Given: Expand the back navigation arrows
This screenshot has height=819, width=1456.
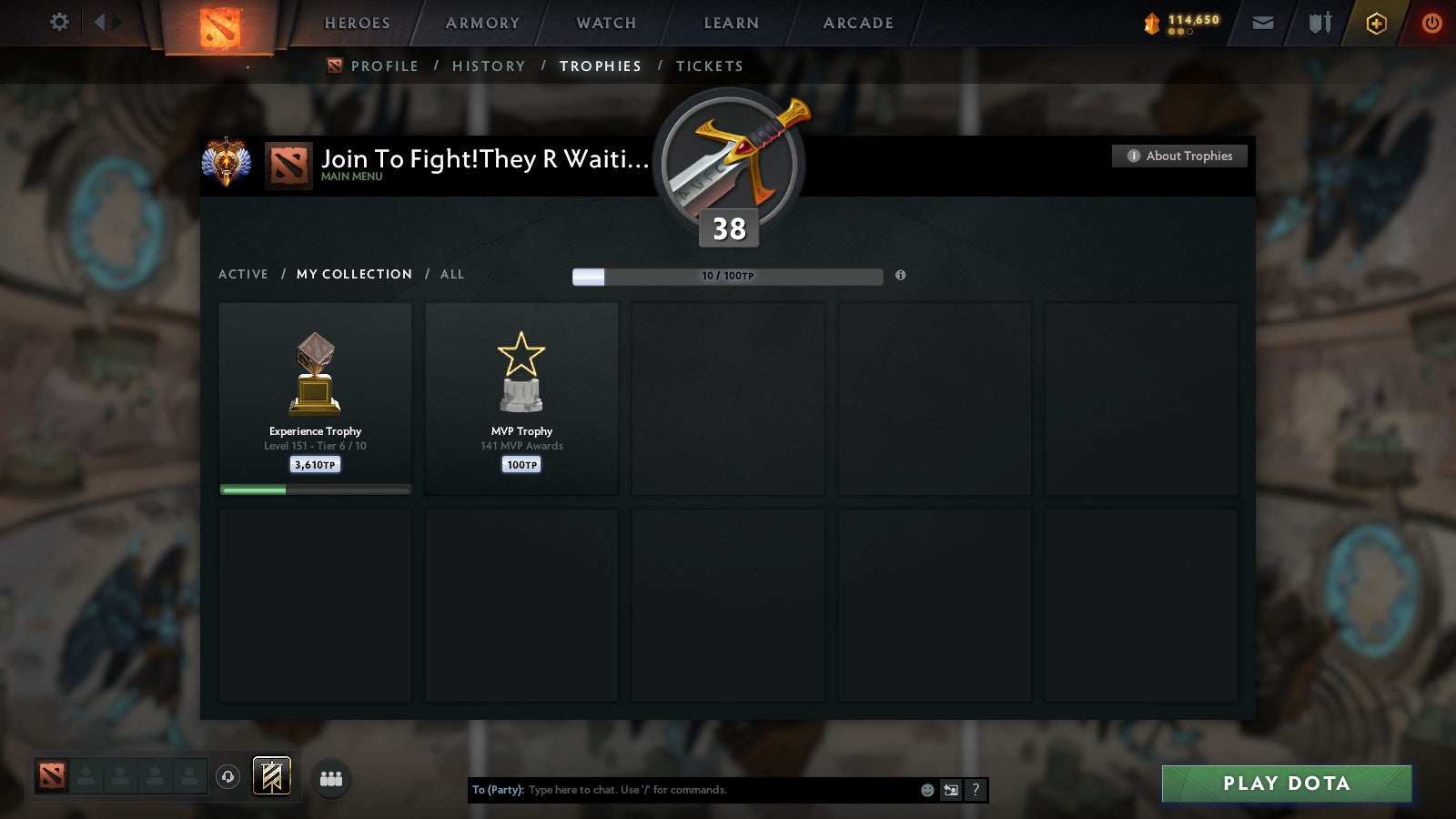Looking at the screenshot, I should pos(105,22).
